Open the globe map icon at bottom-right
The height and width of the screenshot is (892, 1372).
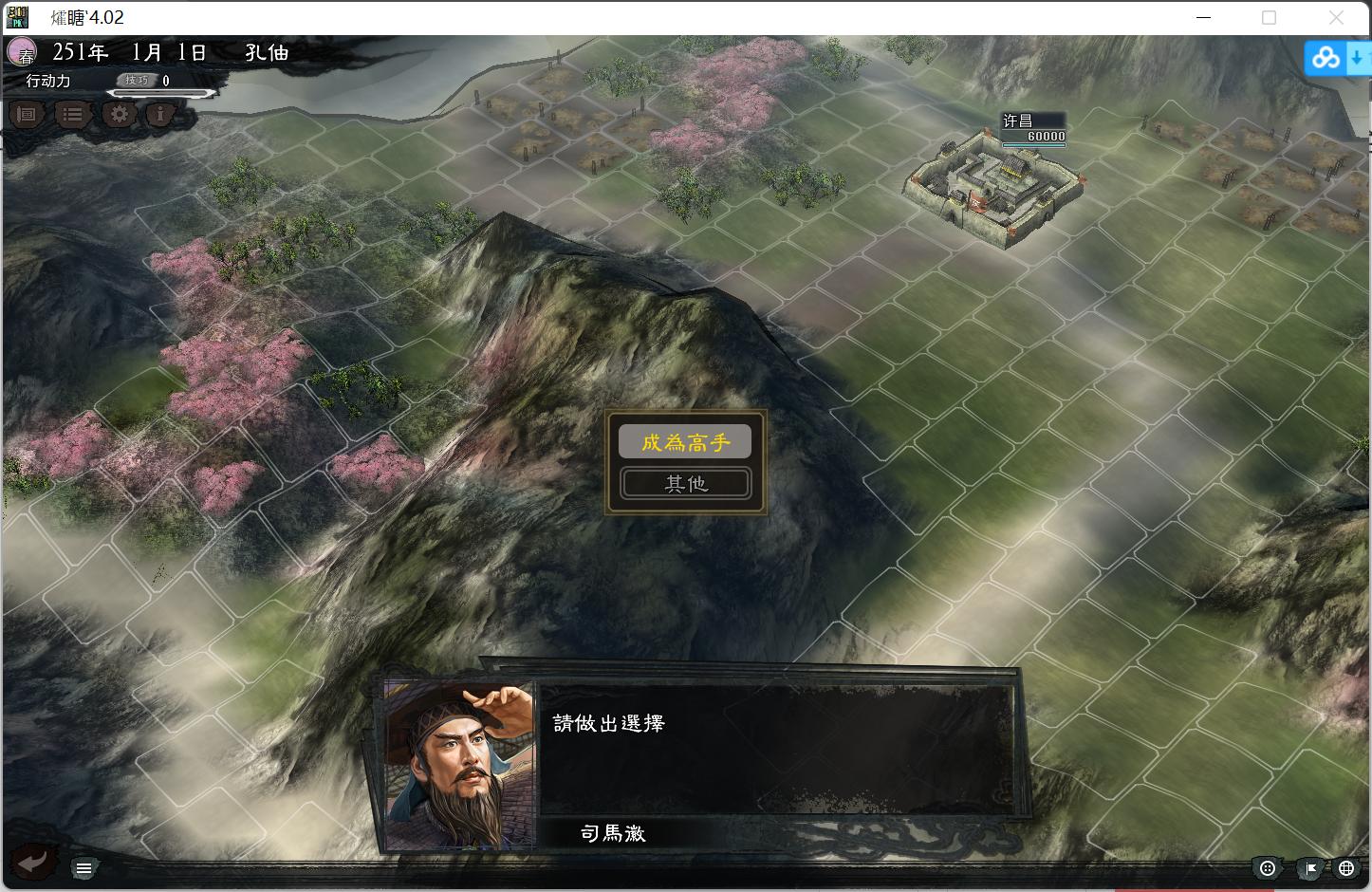pyautogui.click(x=1345, y=867)
